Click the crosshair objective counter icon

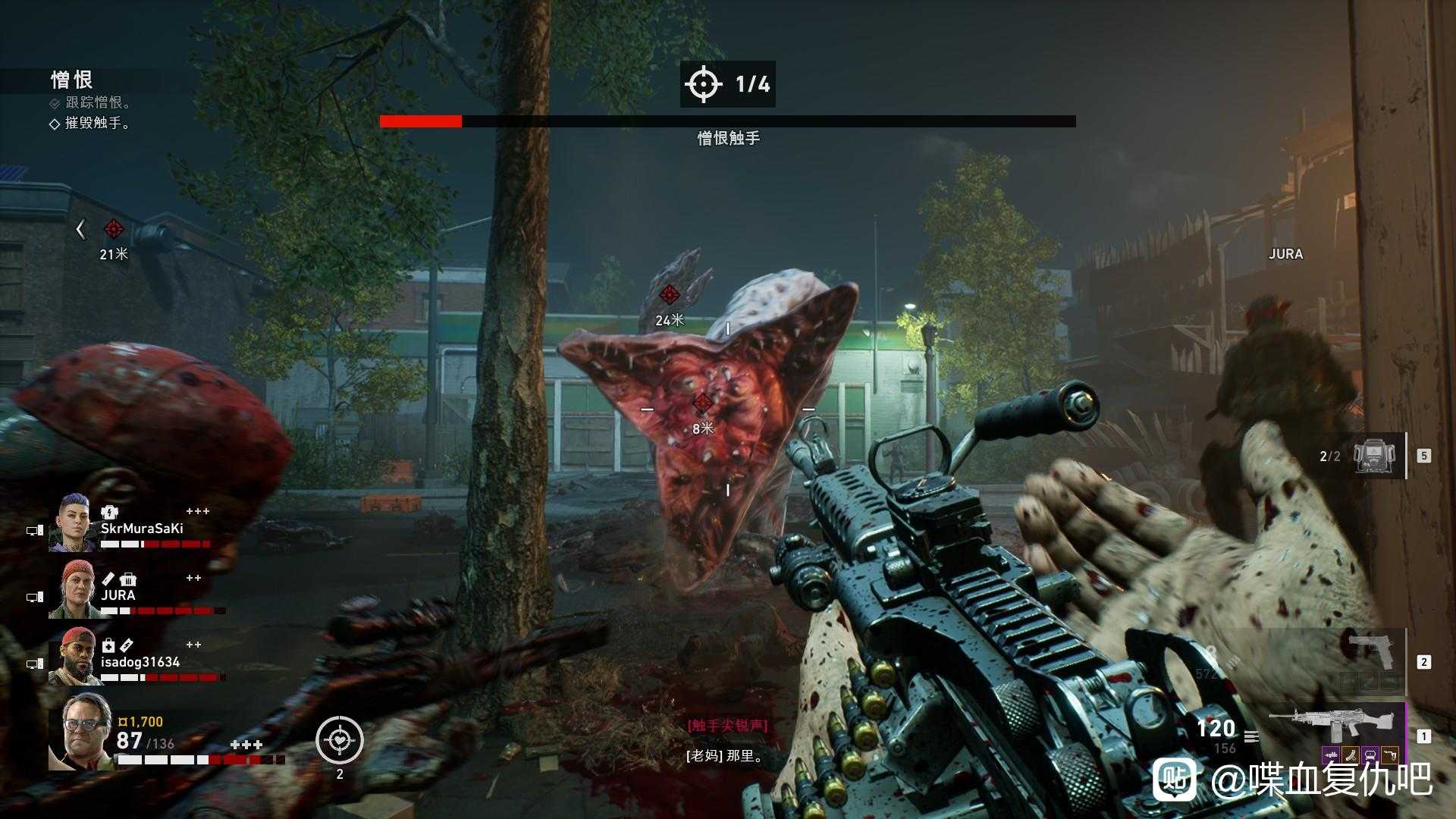(703, 83)
